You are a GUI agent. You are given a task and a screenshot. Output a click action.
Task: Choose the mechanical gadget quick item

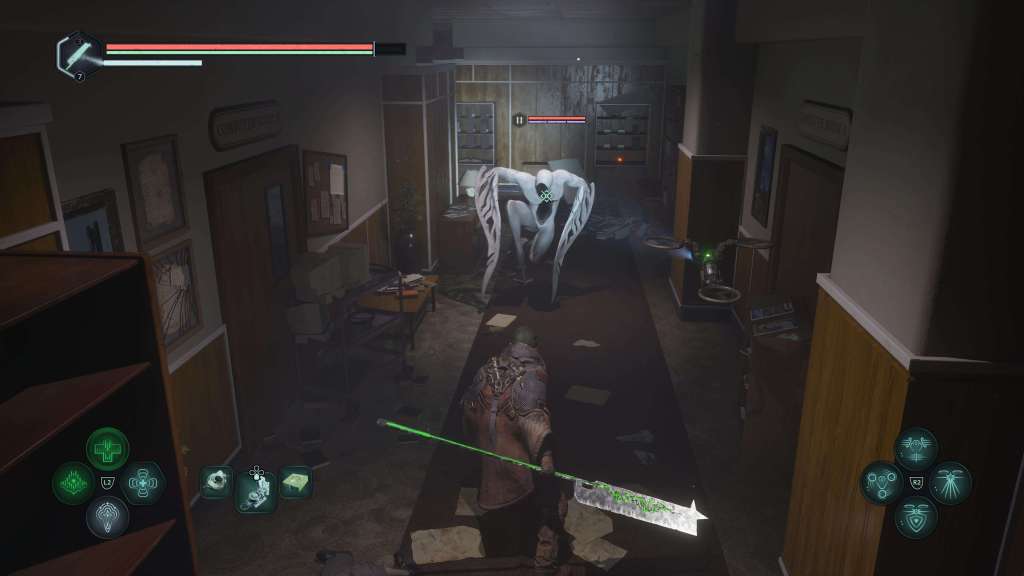pyautogui.click(x=255, y=490)
